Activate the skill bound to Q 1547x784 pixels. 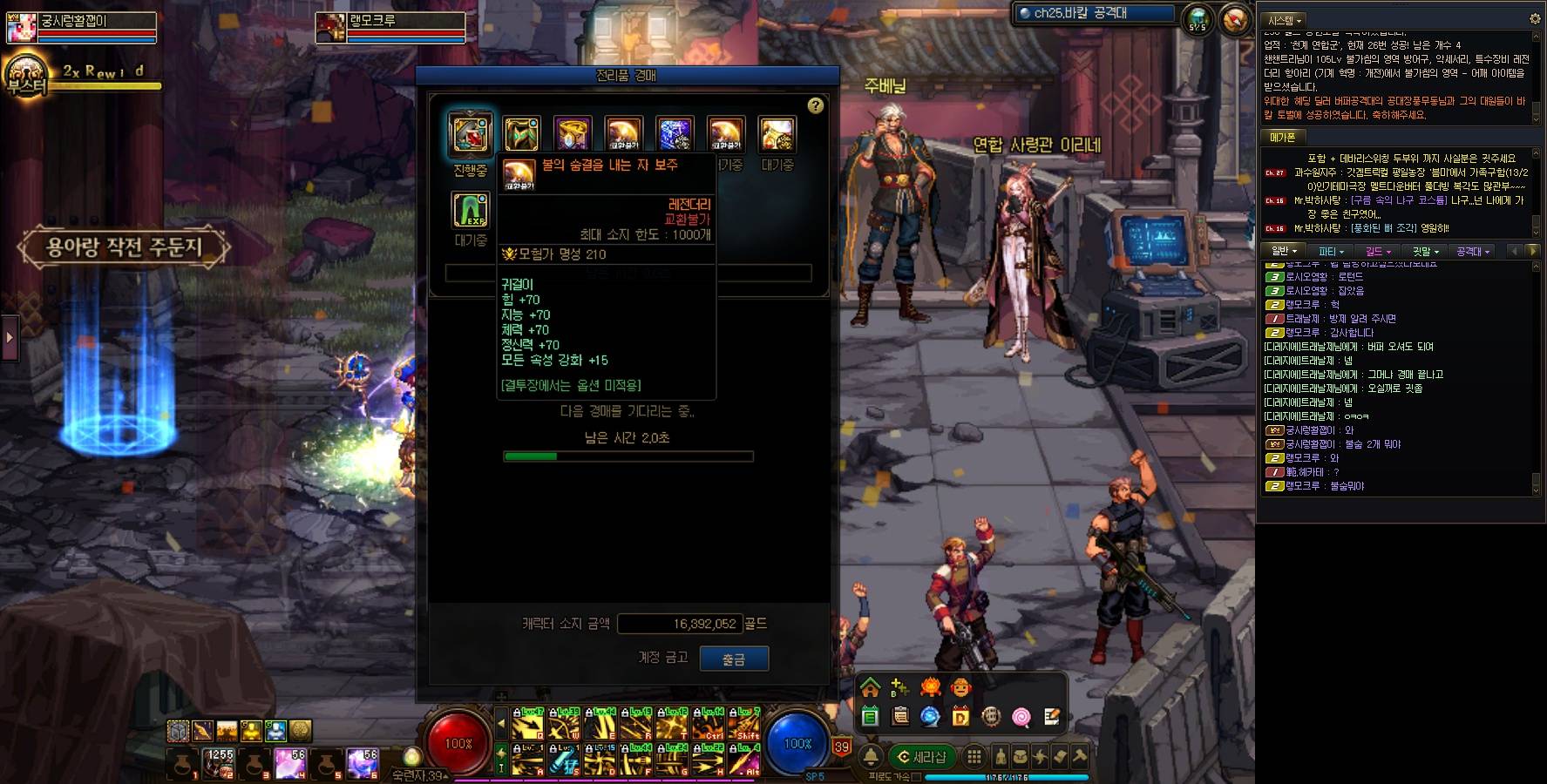pyautogui.click(x=528, y=724)
